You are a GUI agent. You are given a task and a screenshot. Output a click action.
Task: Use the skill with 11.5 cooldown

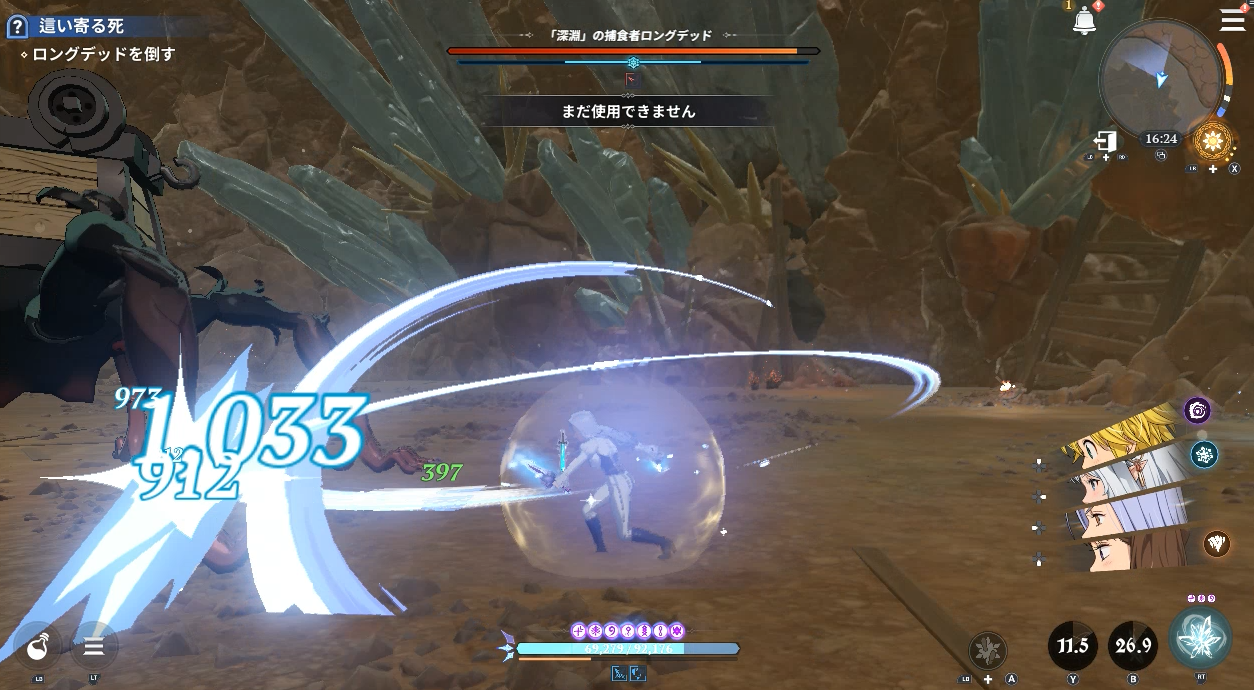1072,646
